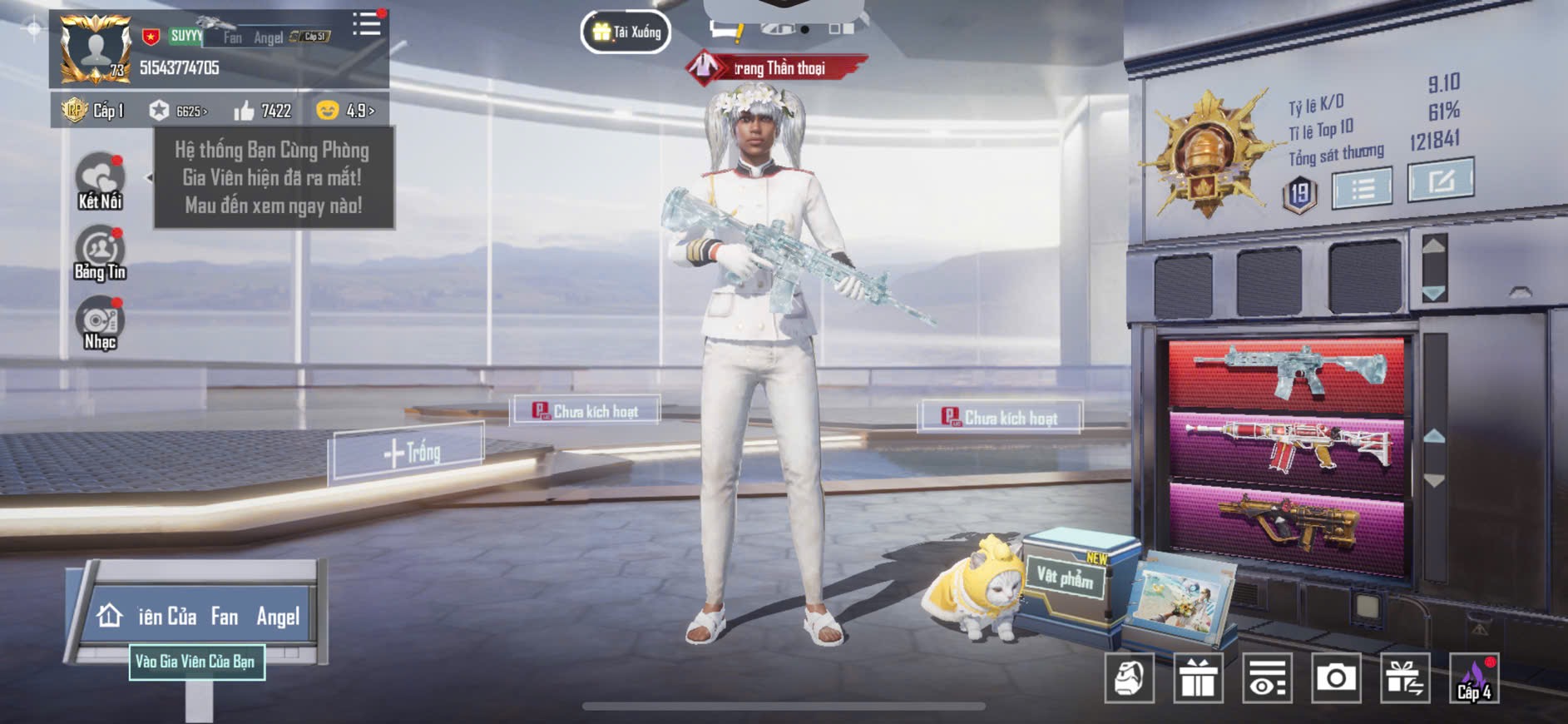
Task: Open the stats list button
Action: tap(1362, 189)
